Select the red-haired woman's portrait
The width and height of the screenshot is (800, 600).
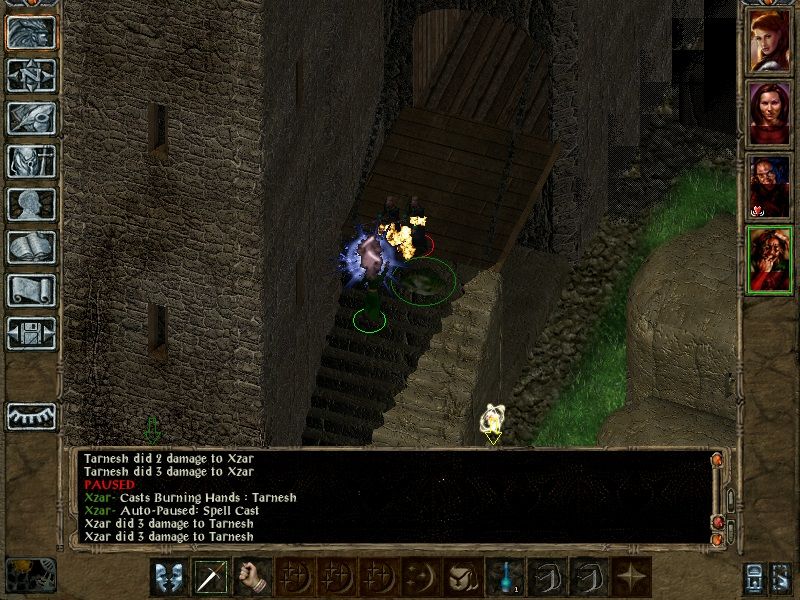coord(770,41)
